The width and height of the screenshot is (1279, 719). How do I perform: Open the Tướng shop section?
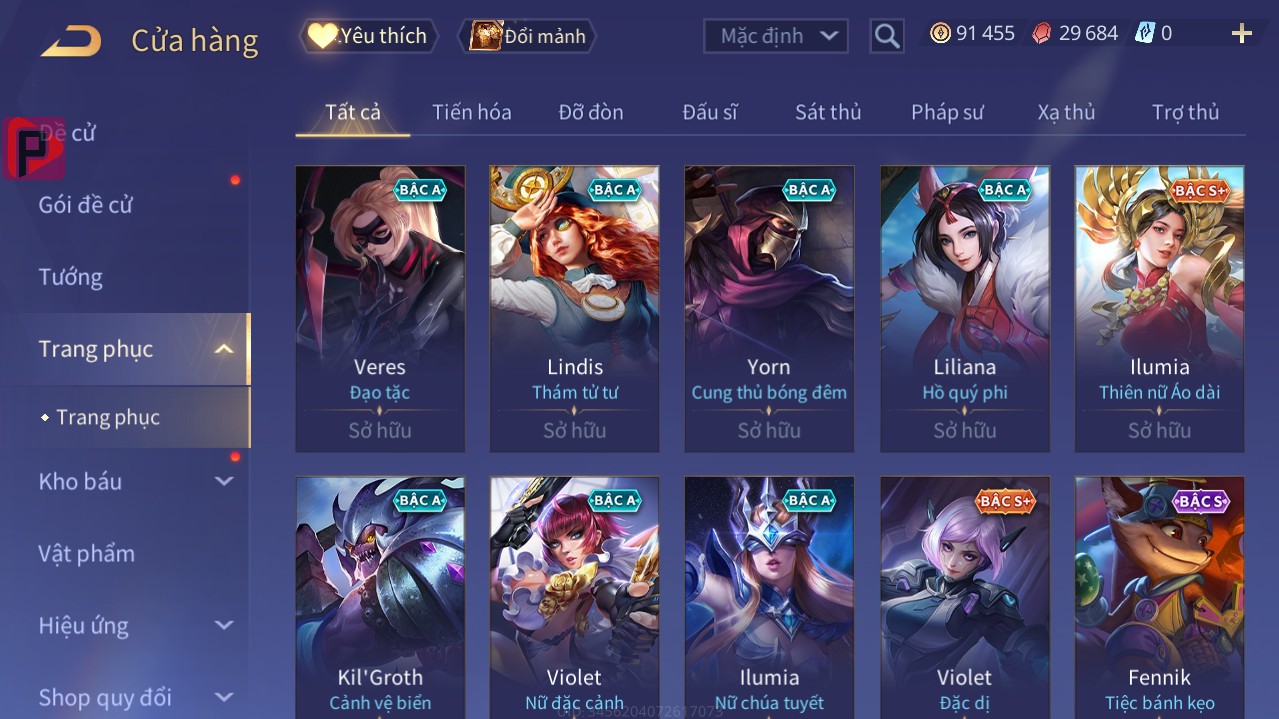tap(71, 277)
